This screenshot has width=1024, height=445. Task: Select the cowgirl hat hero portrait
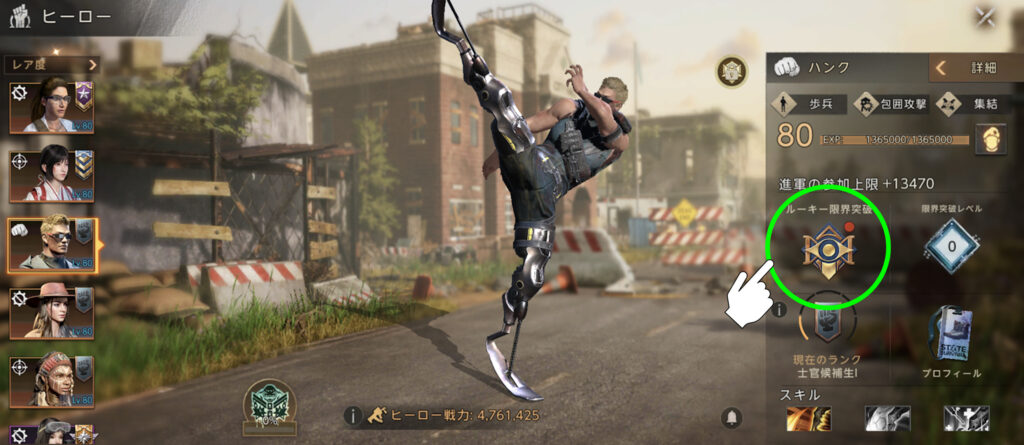(52, 314)
